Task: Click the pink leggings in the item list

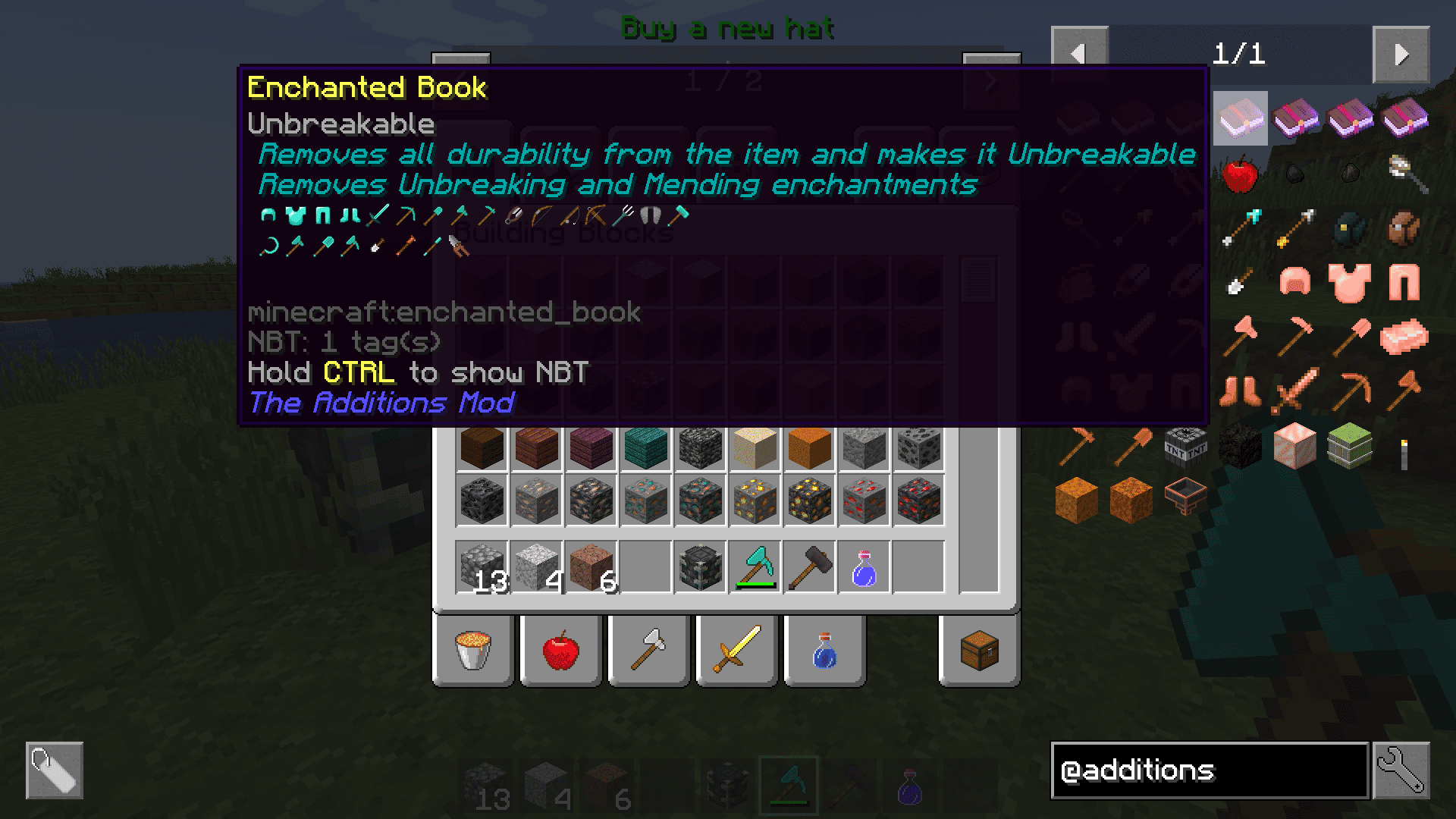Action: (x=1404, y=282)
